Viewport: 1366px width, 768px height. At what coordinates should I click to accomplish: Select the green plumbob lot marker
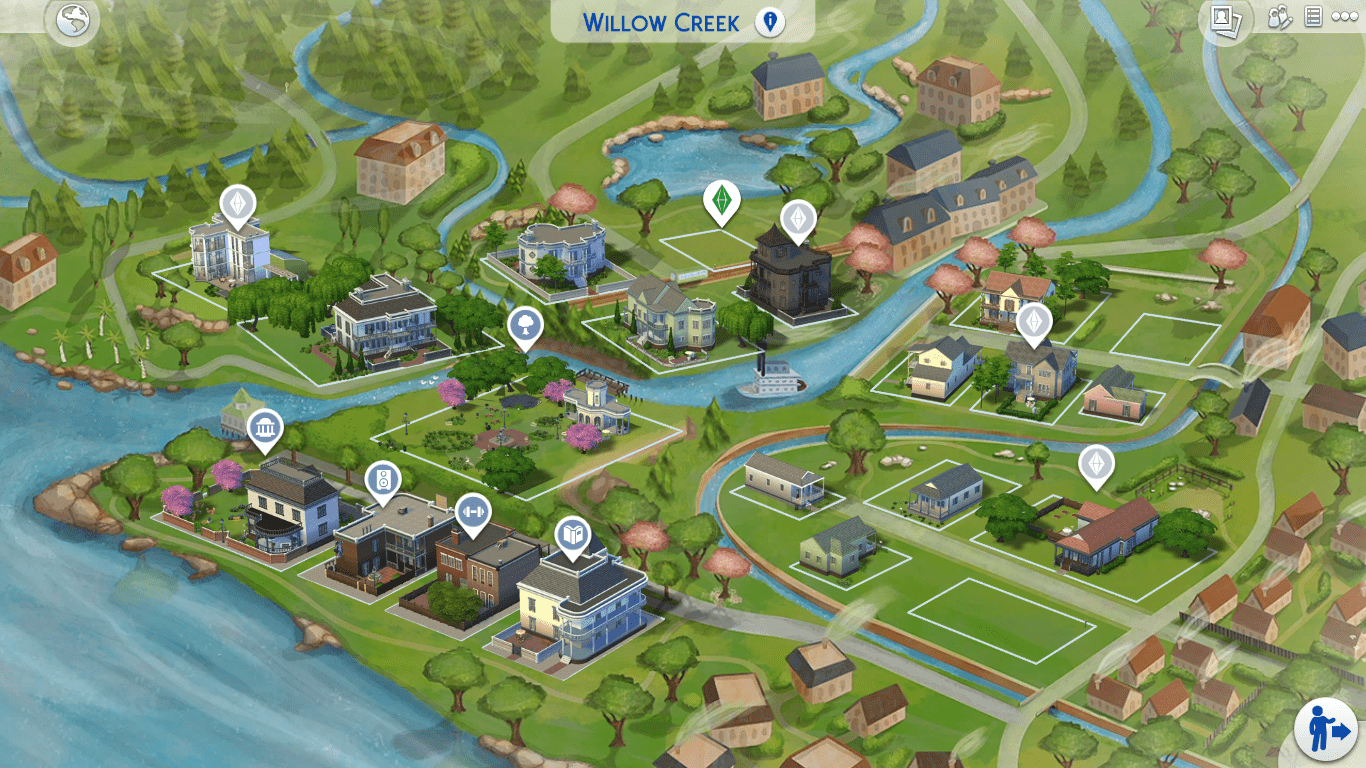722,197
